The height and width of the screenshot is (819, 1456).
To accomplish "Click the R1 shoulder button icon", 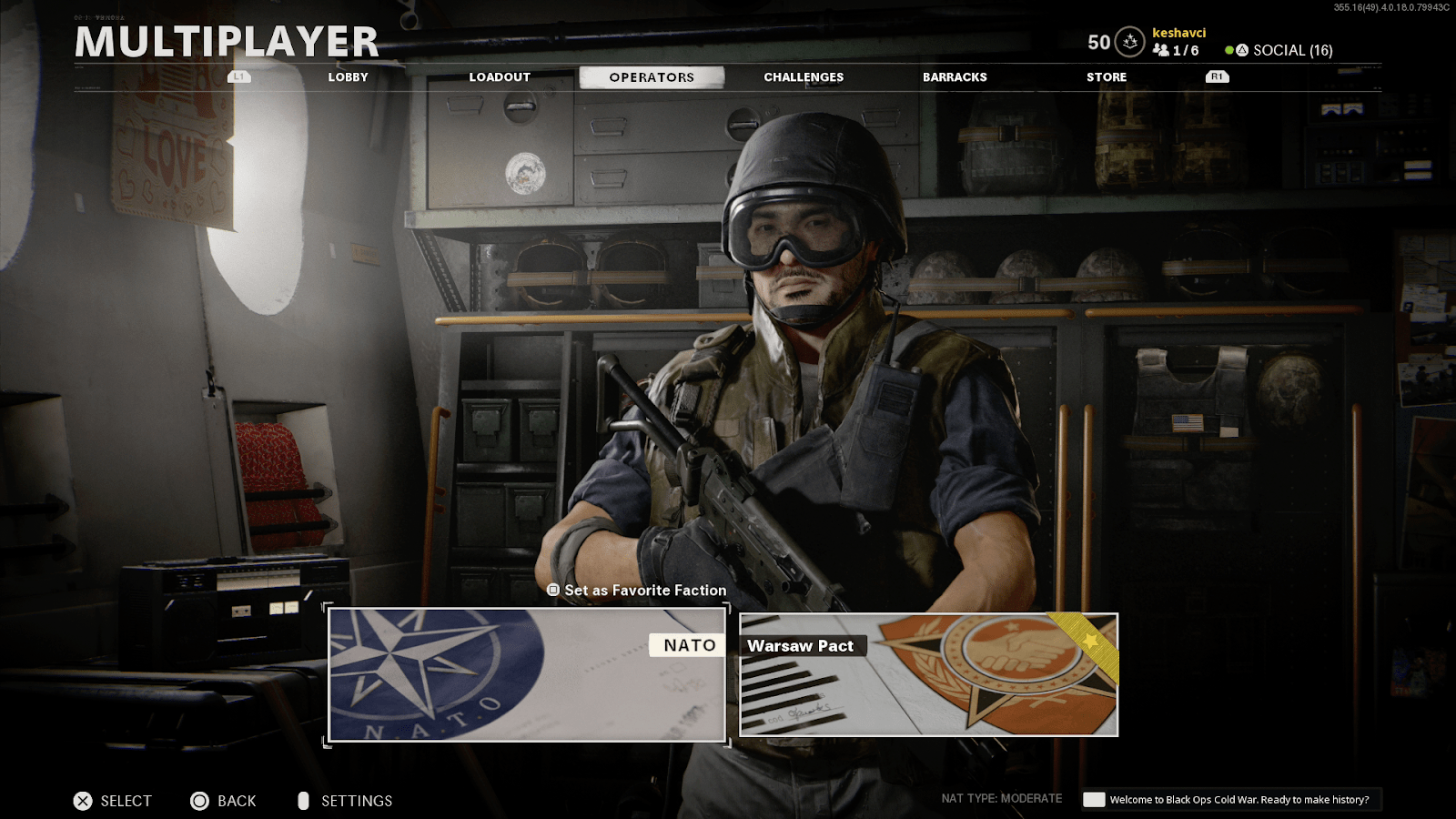I will [x=1217, y=76].
